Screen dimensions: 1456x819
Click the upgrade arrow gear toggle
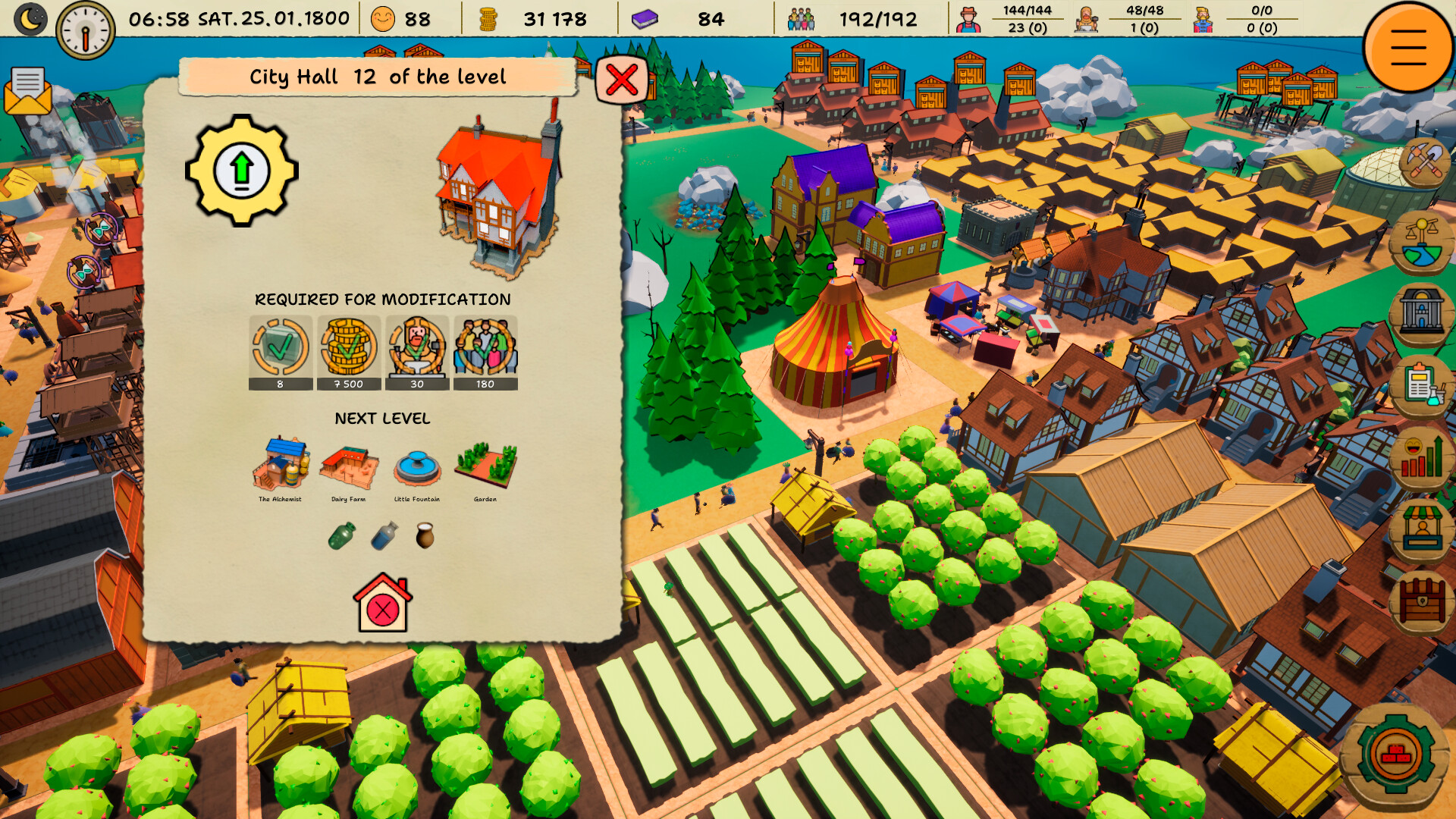pos(241,170)
